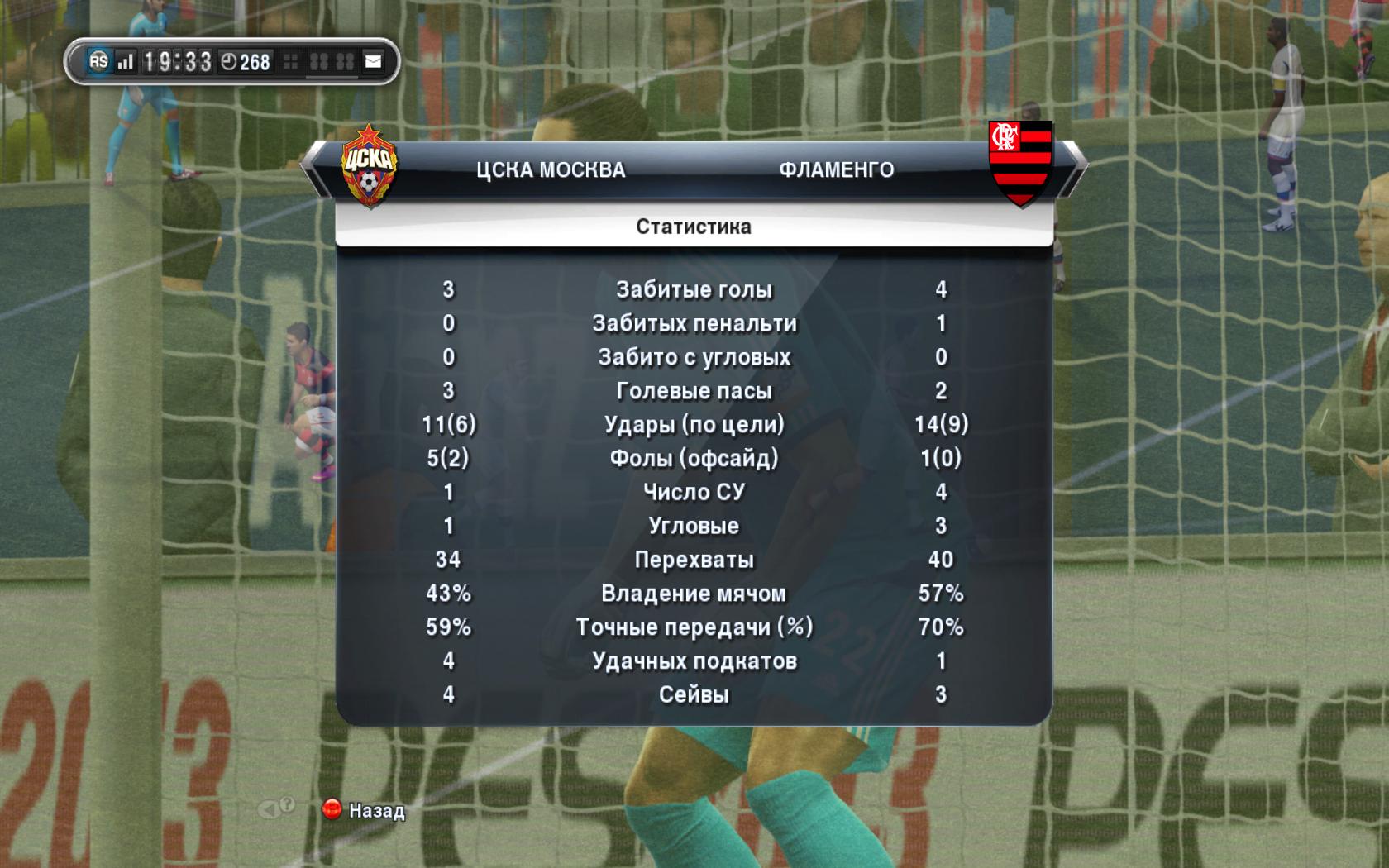This screenshot has height=868, width=1389.
Task: Open the envelope messages icon in overlay
Action: click(374, 61)
